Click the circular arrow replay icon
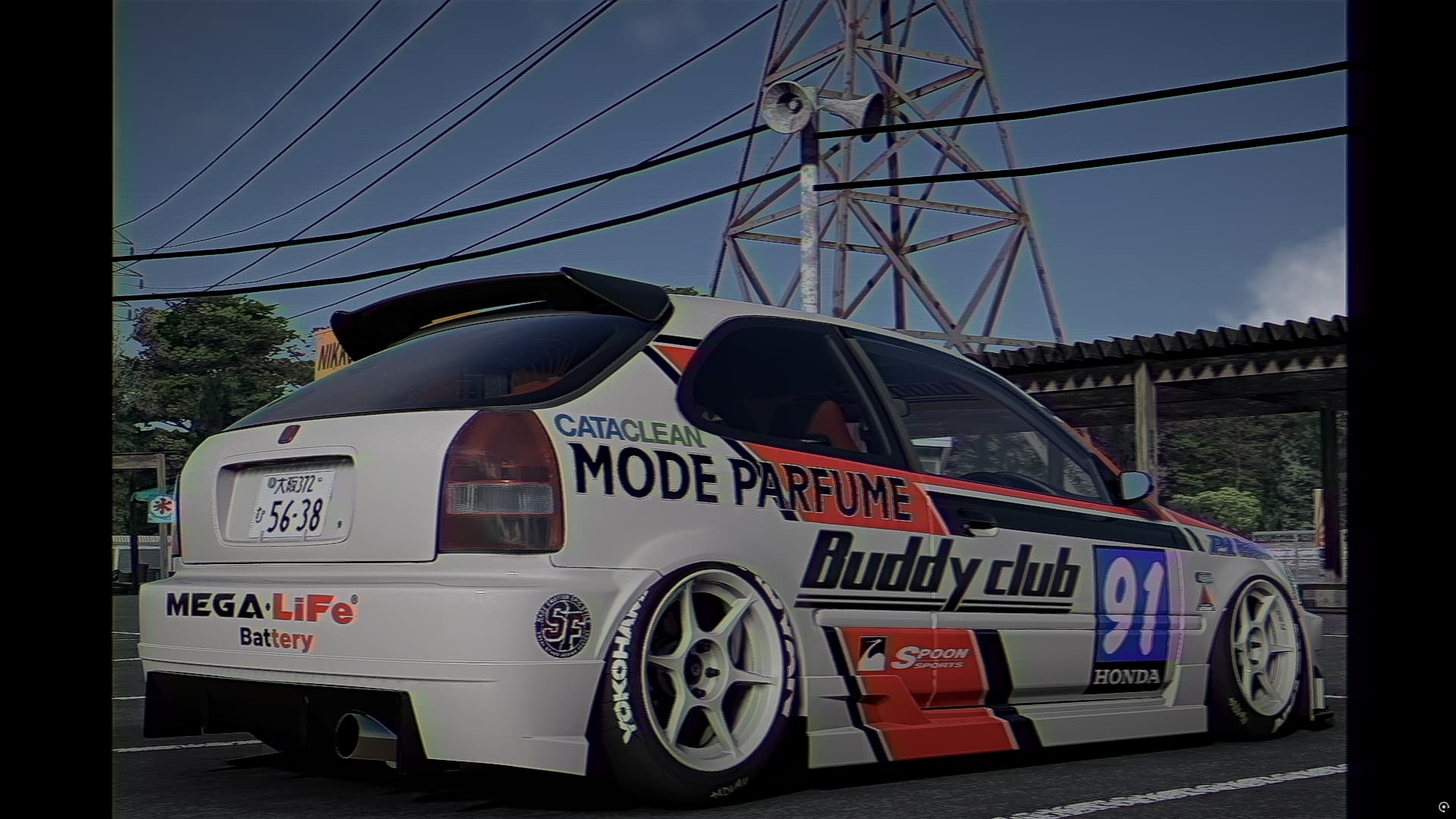The height and width of the screenshot is (819, 1456). click(1443, 806)
